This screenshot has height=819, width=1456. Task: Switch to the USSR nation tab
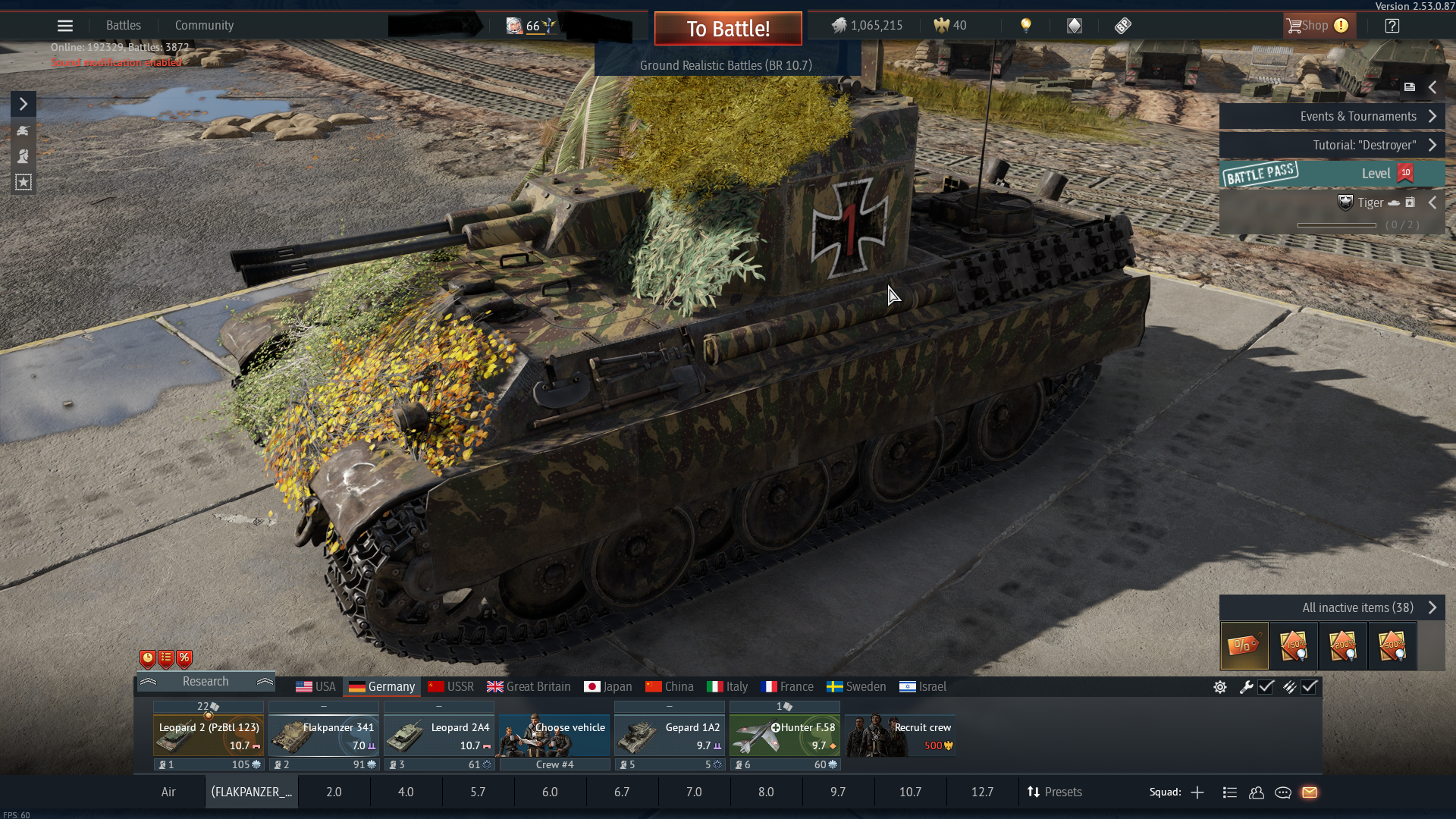tap(451, 686)
